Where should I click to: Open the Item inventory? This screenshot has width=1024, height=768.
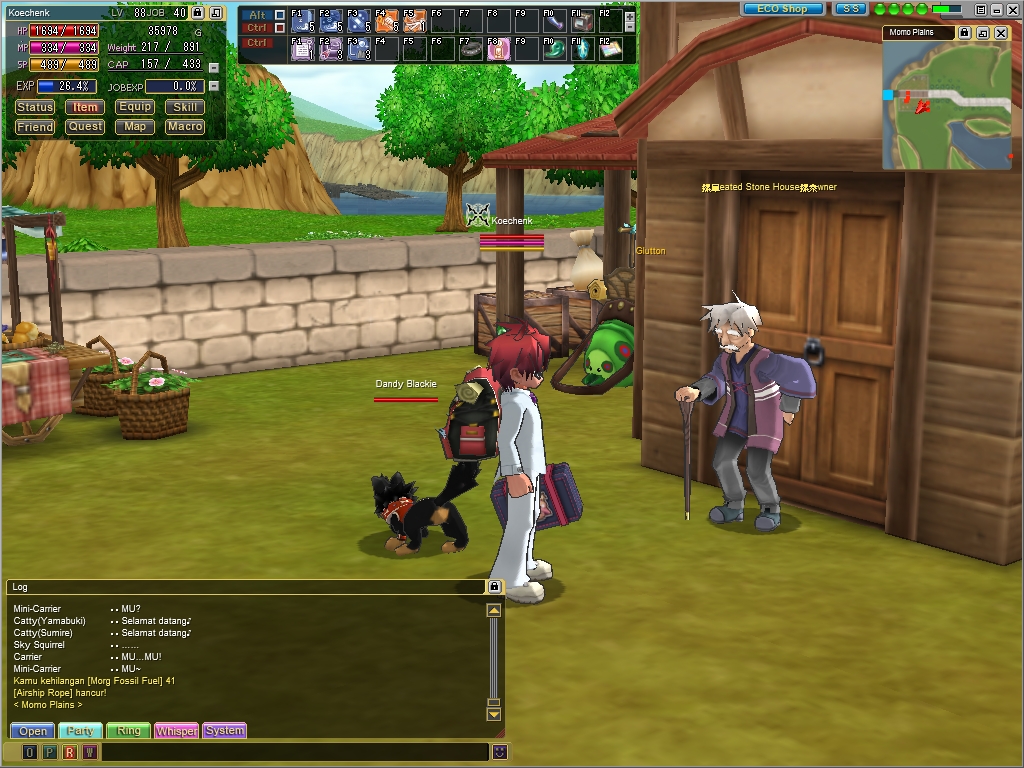pyautogui.click(x=85, y=107)
